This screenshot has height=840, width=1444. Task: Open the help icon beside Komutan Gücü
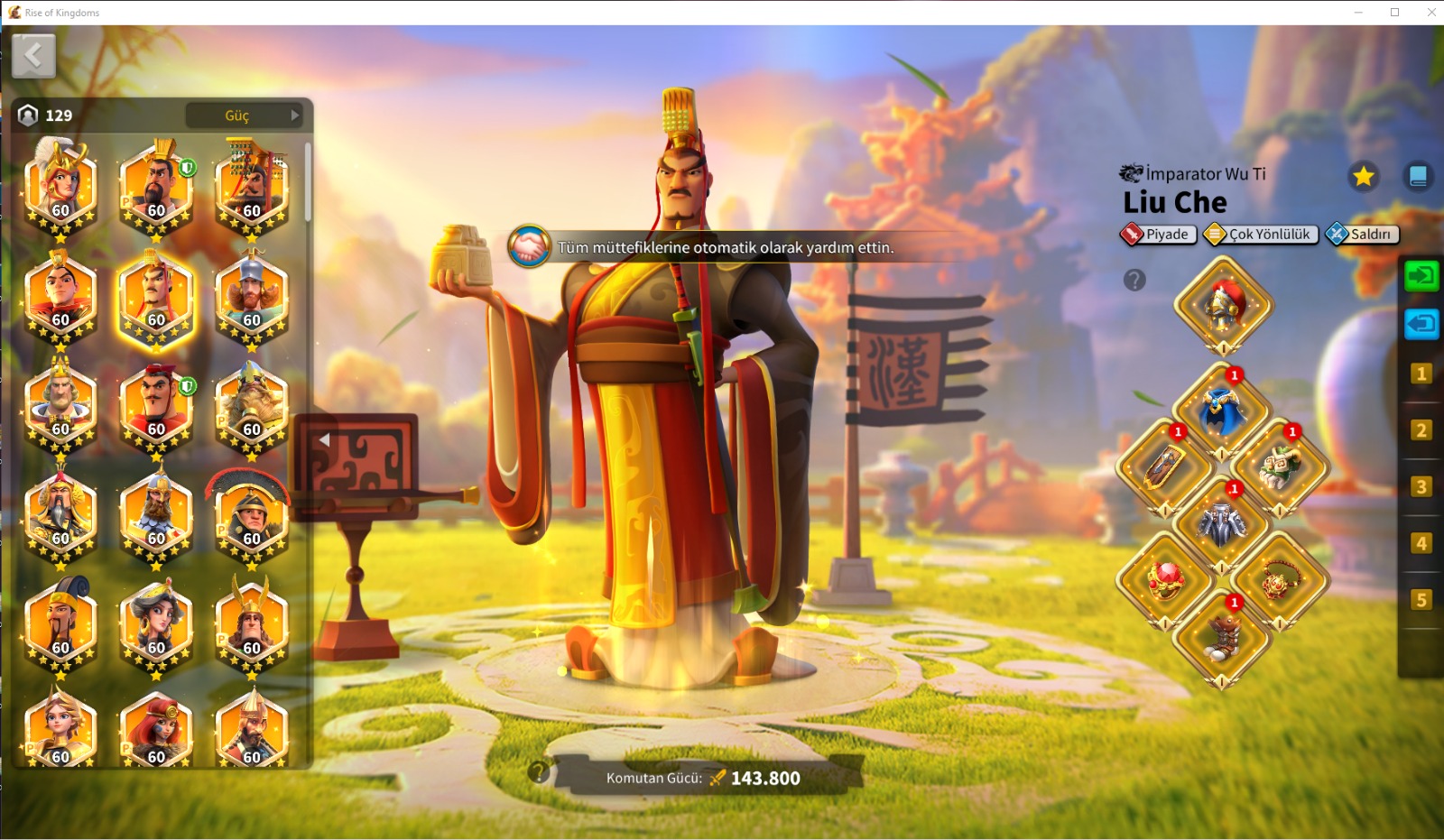[539, 772]
